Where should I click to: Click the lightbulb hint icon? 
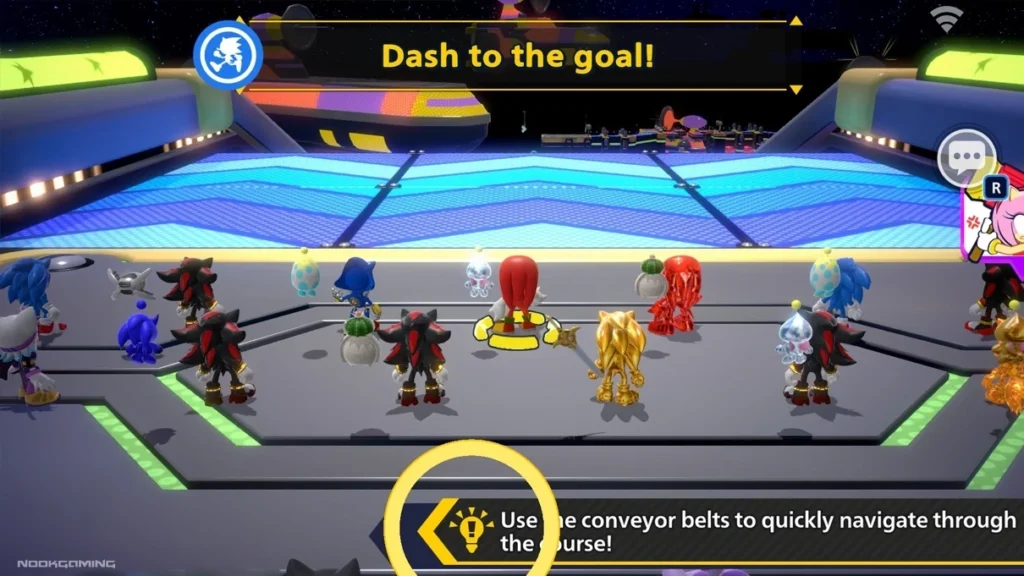tap(470, 531)
